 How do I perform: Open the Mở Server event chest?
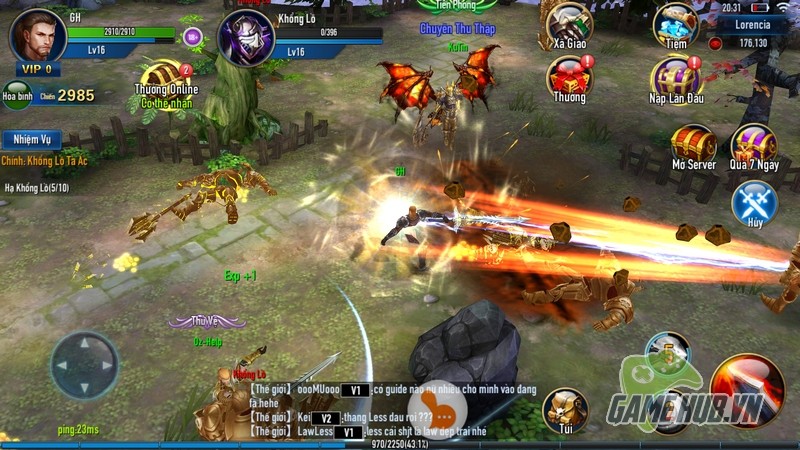[x=693, y=146]
